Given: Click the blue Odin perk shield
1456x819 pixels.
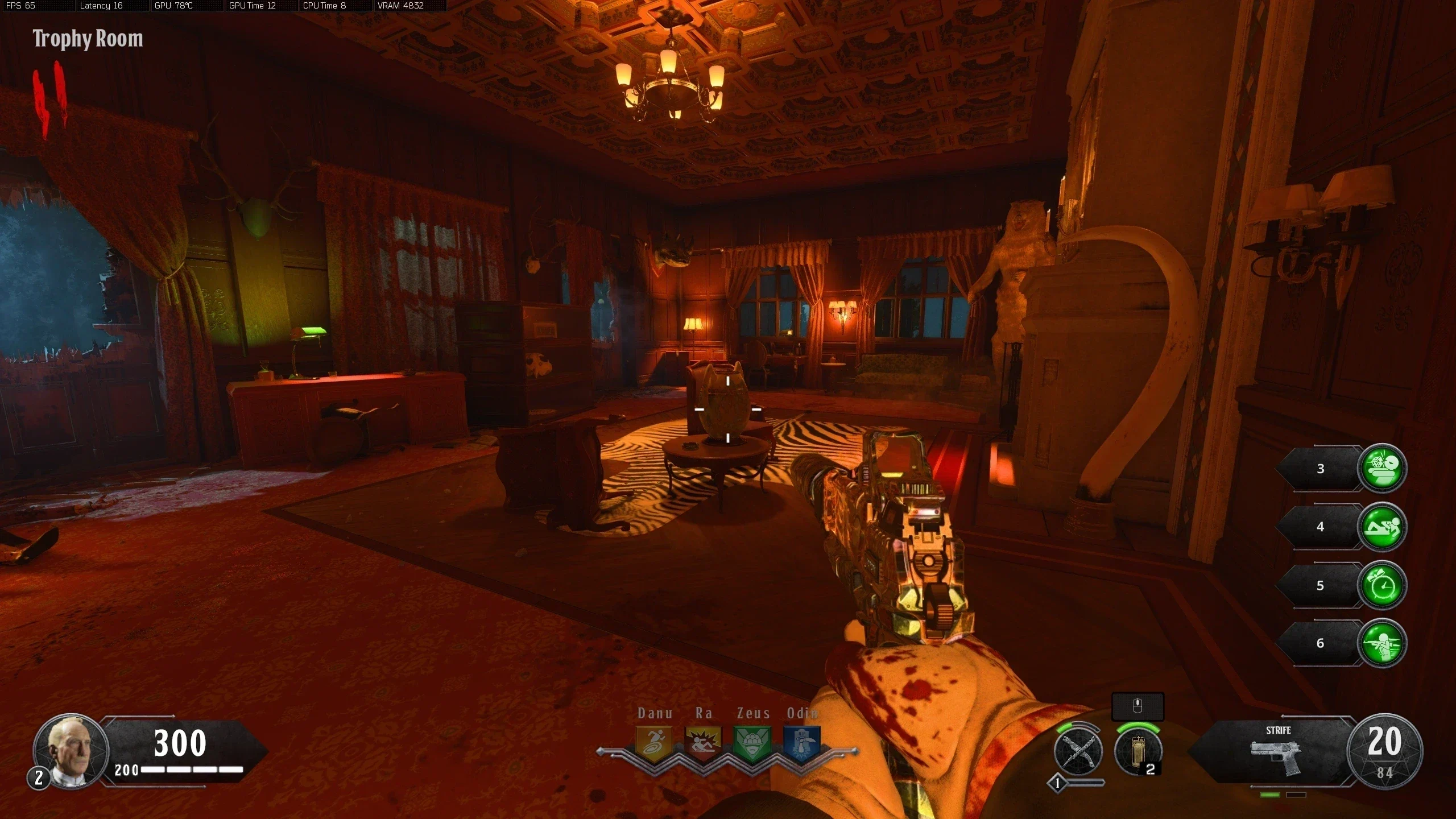Looking at the screenshot, I should (802, 742).
